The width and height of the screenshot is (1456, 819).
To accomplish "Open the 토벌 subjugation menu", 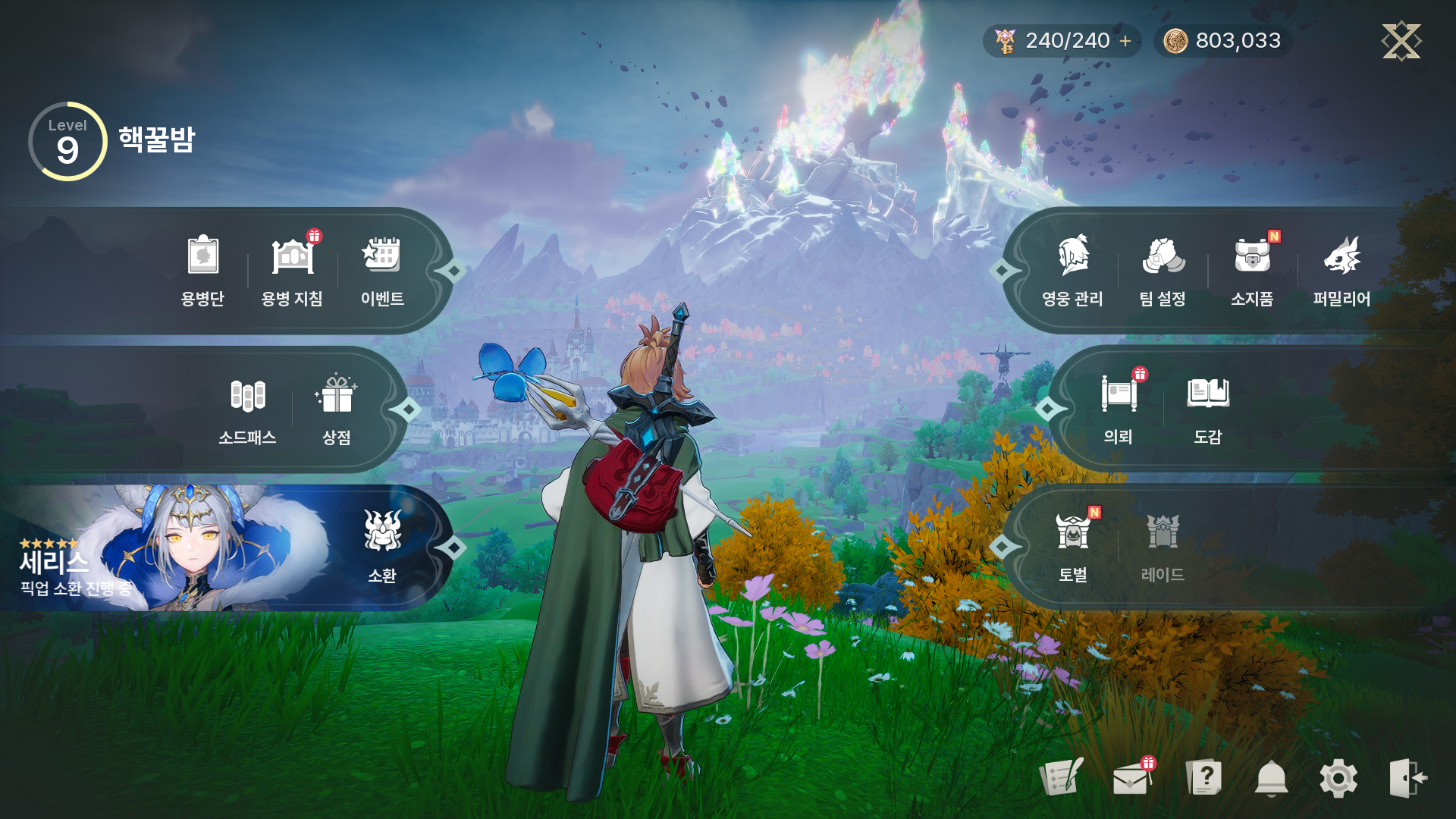I will click(1072, 548).
